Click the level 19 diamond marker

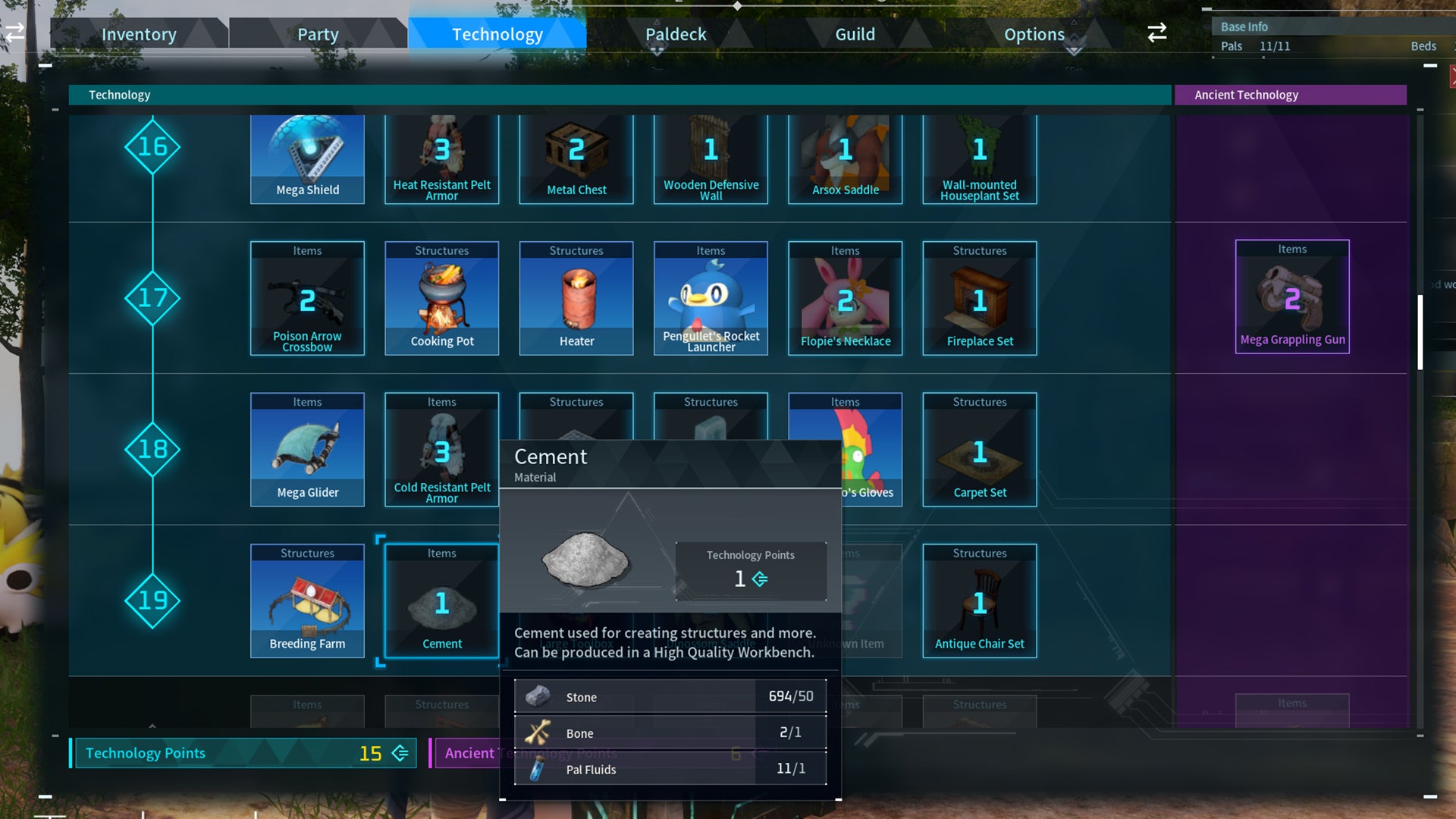click(x=152, y=600)
